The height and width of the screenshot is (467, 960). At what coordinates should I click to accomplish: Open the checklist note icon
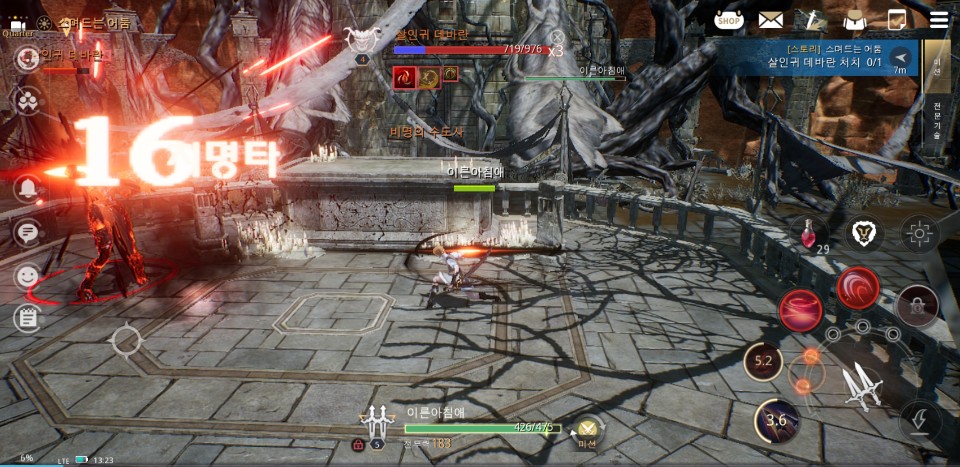click(896, 19)
